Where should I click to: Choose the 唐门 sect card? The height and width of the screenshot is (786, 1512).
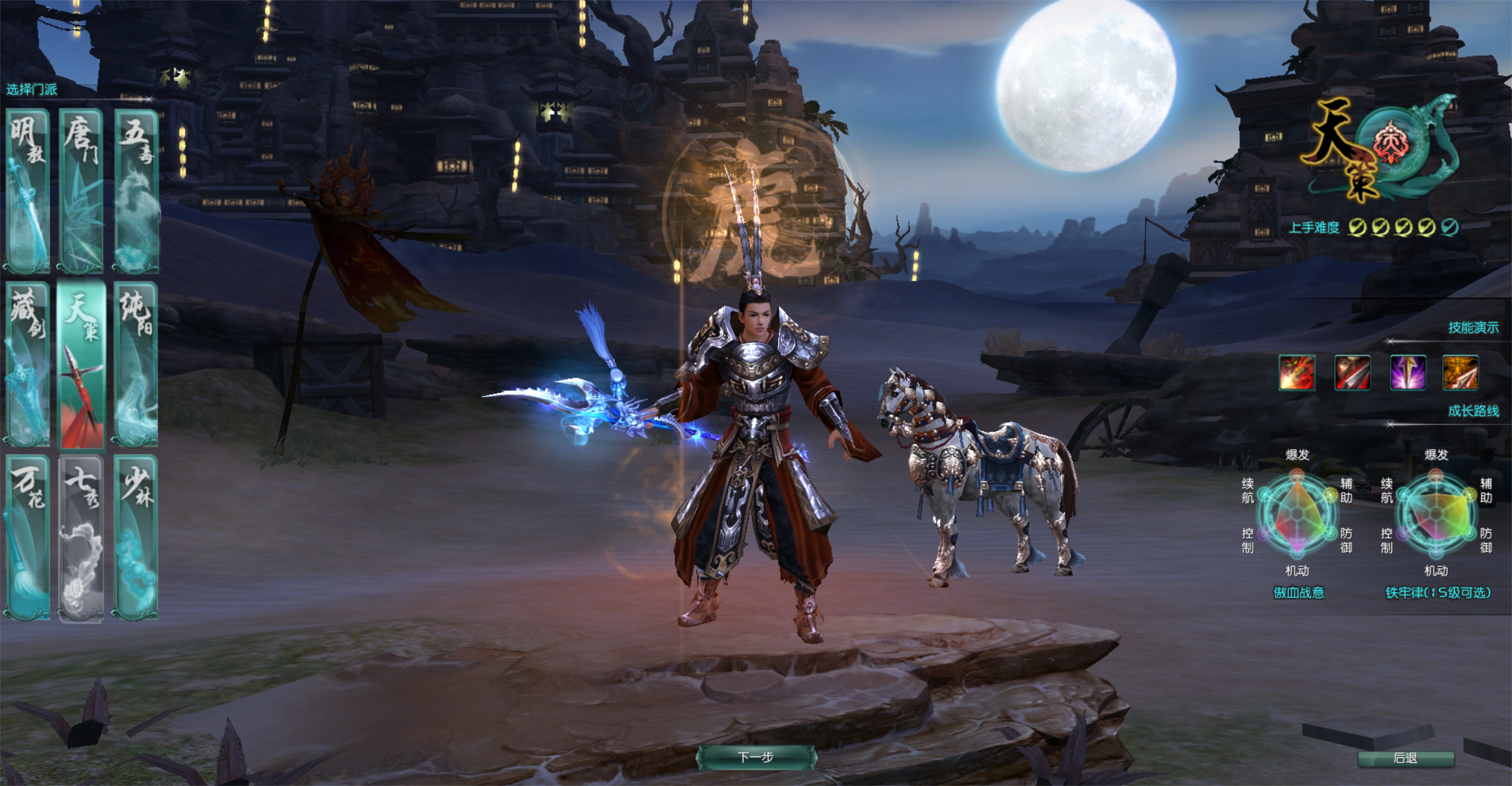[x=81, y=190]
